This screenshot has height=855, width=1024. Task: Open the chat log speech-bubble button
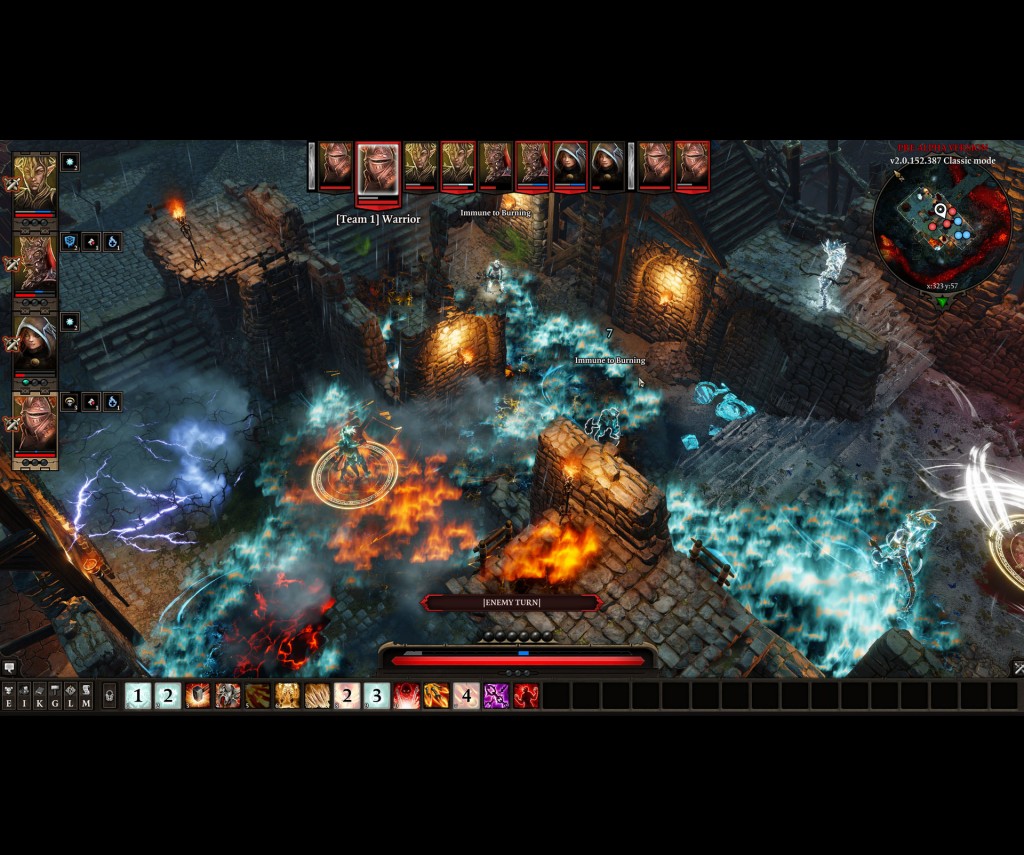pos(9,667)
